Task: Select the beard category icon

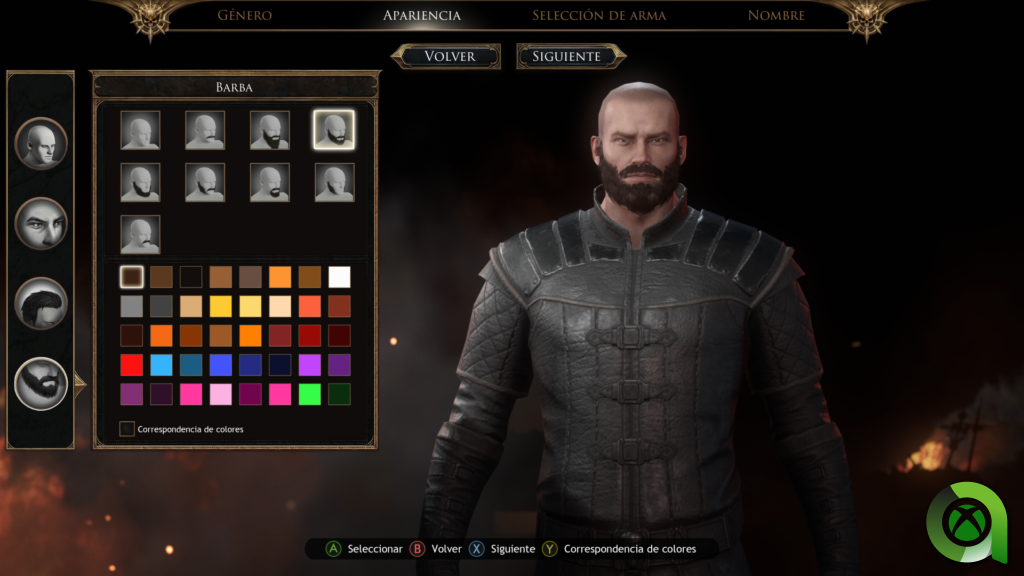Action: tap(41, 383)
